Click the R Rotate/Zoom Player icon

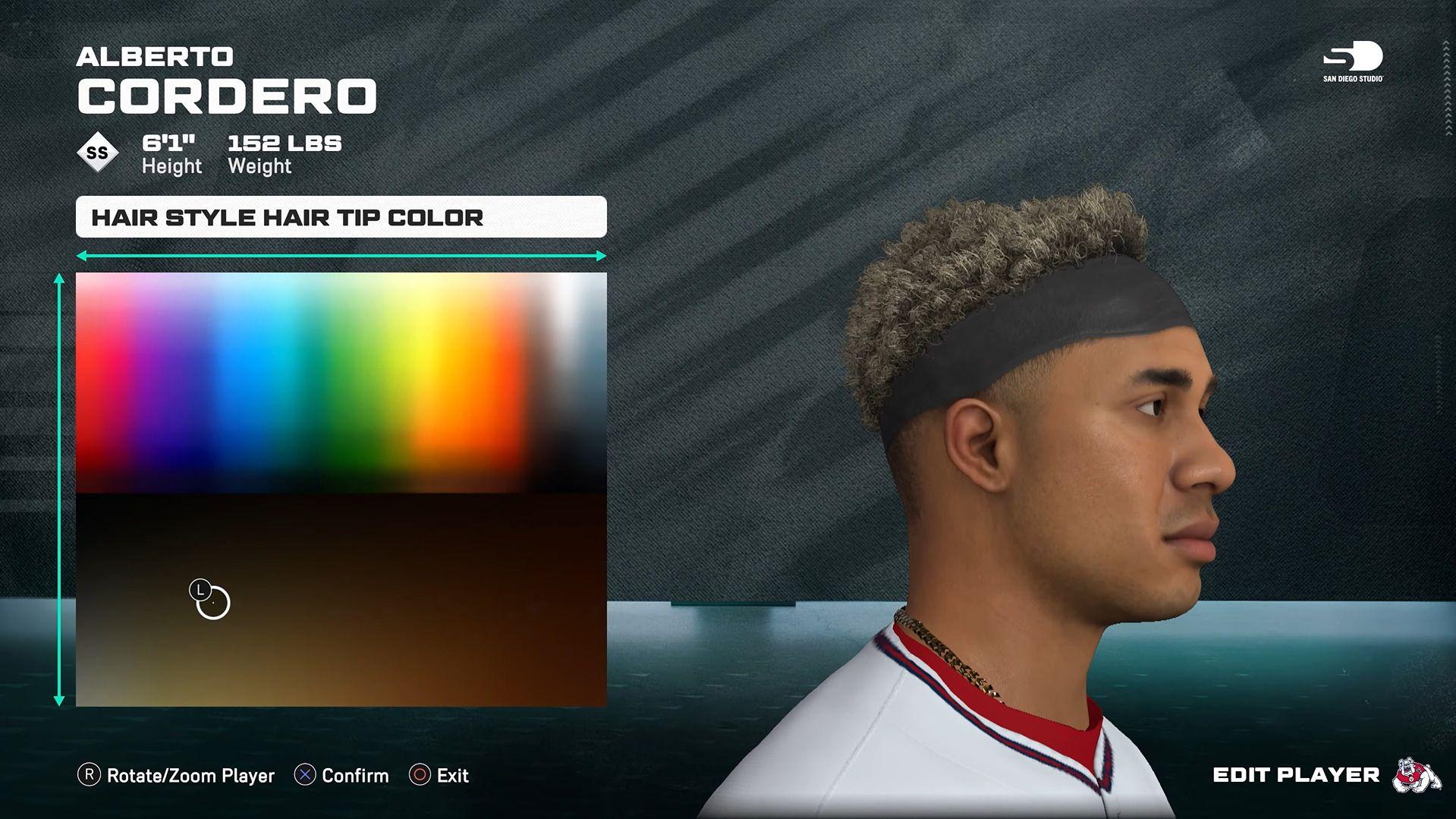click(90, 776)
